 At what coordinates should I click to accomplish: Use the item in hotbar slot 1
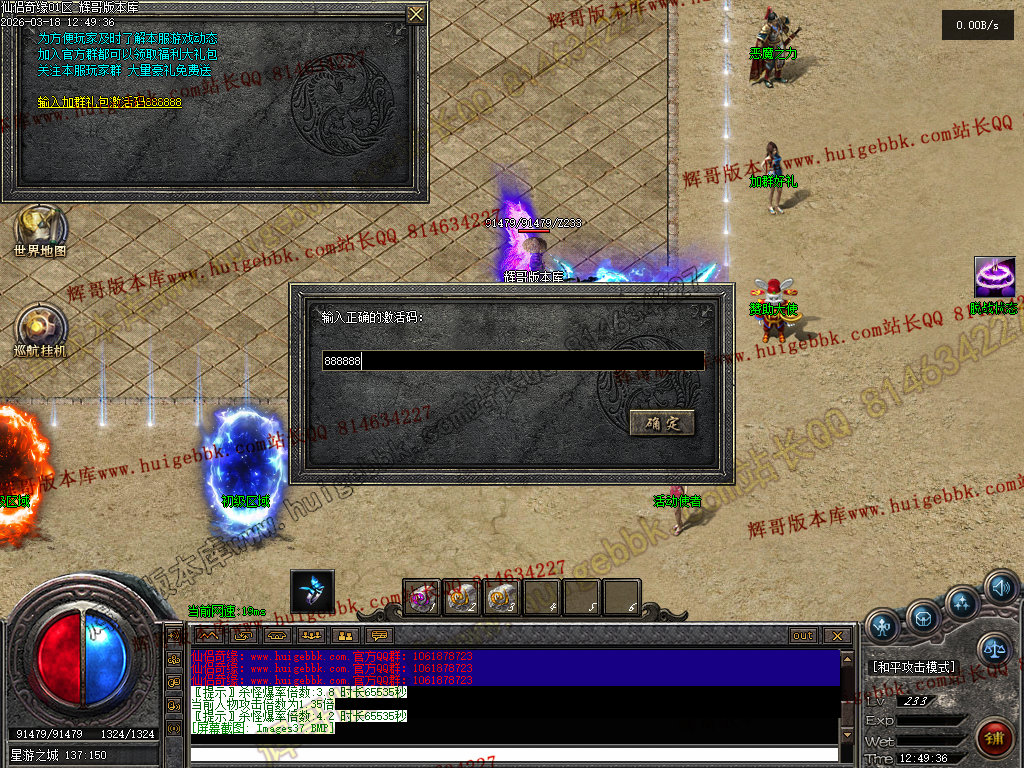click(x=422, y=598)
